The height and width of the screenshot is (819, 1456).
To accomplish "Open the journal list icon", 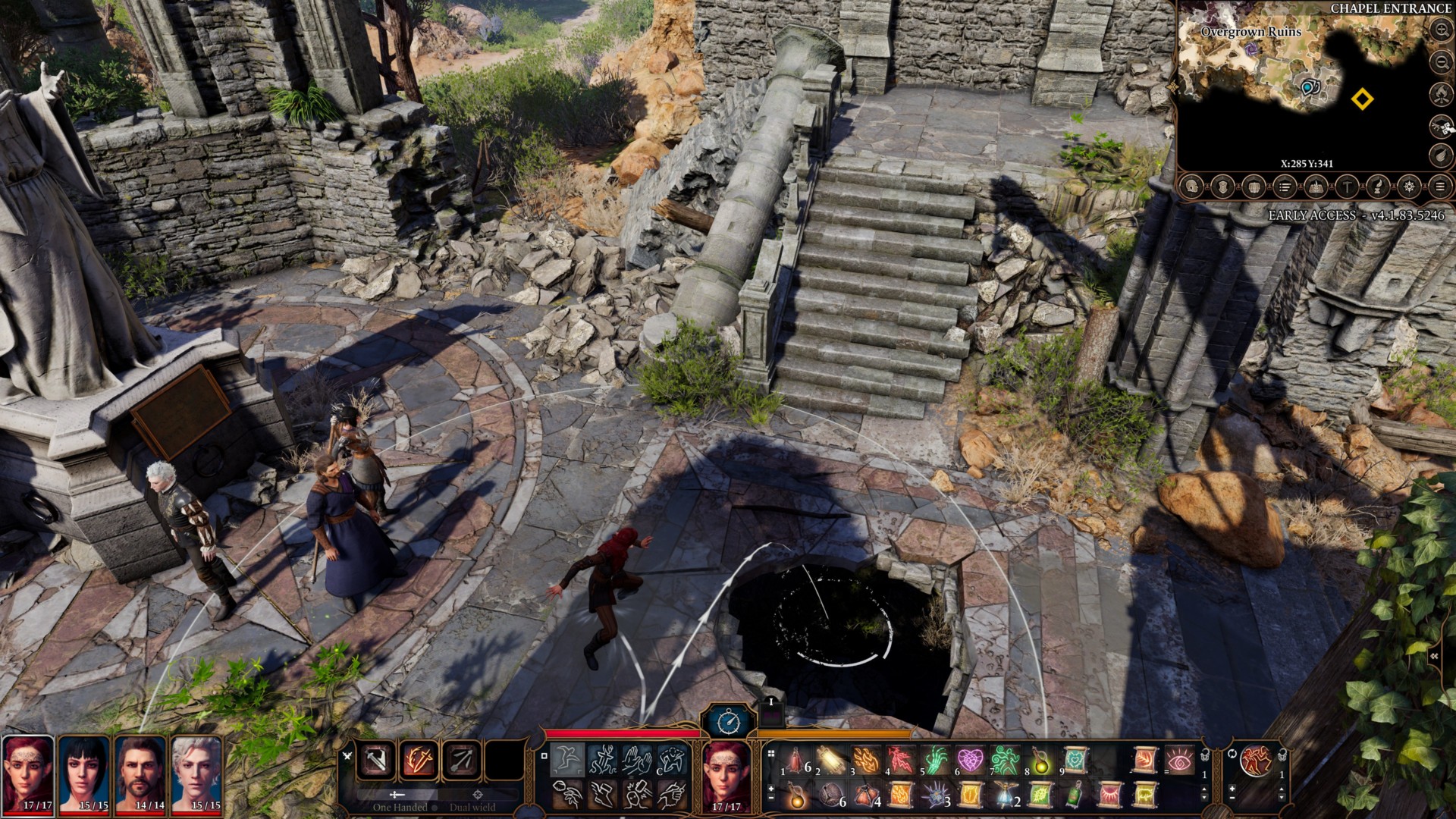I will [x=1285, y=187].
